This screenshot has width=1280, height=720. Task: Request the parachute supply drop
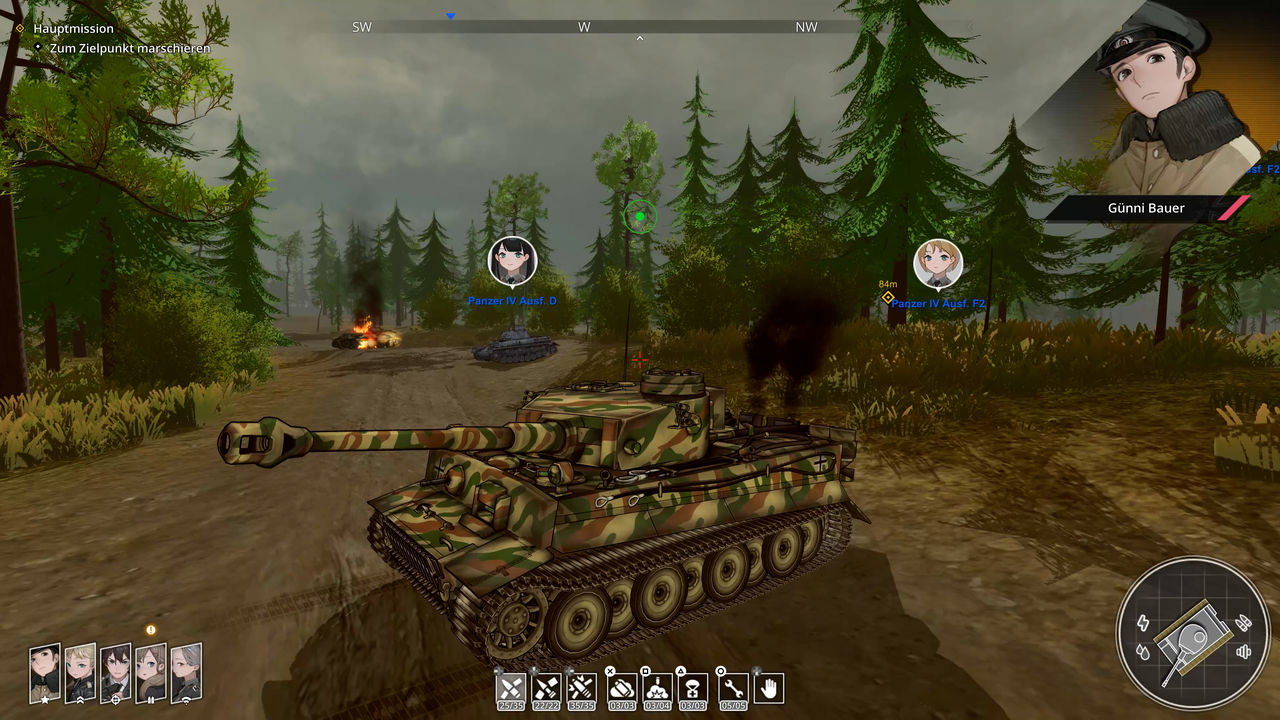tap(693, 688)
